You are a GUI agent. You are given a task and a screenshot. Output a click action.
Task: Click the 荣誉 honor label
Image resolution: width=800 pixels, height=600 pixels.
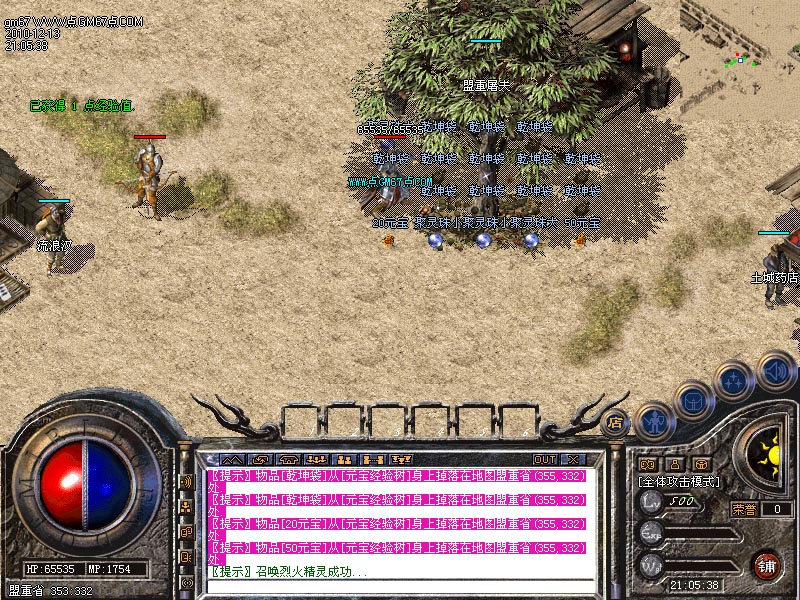click(744, 509)
